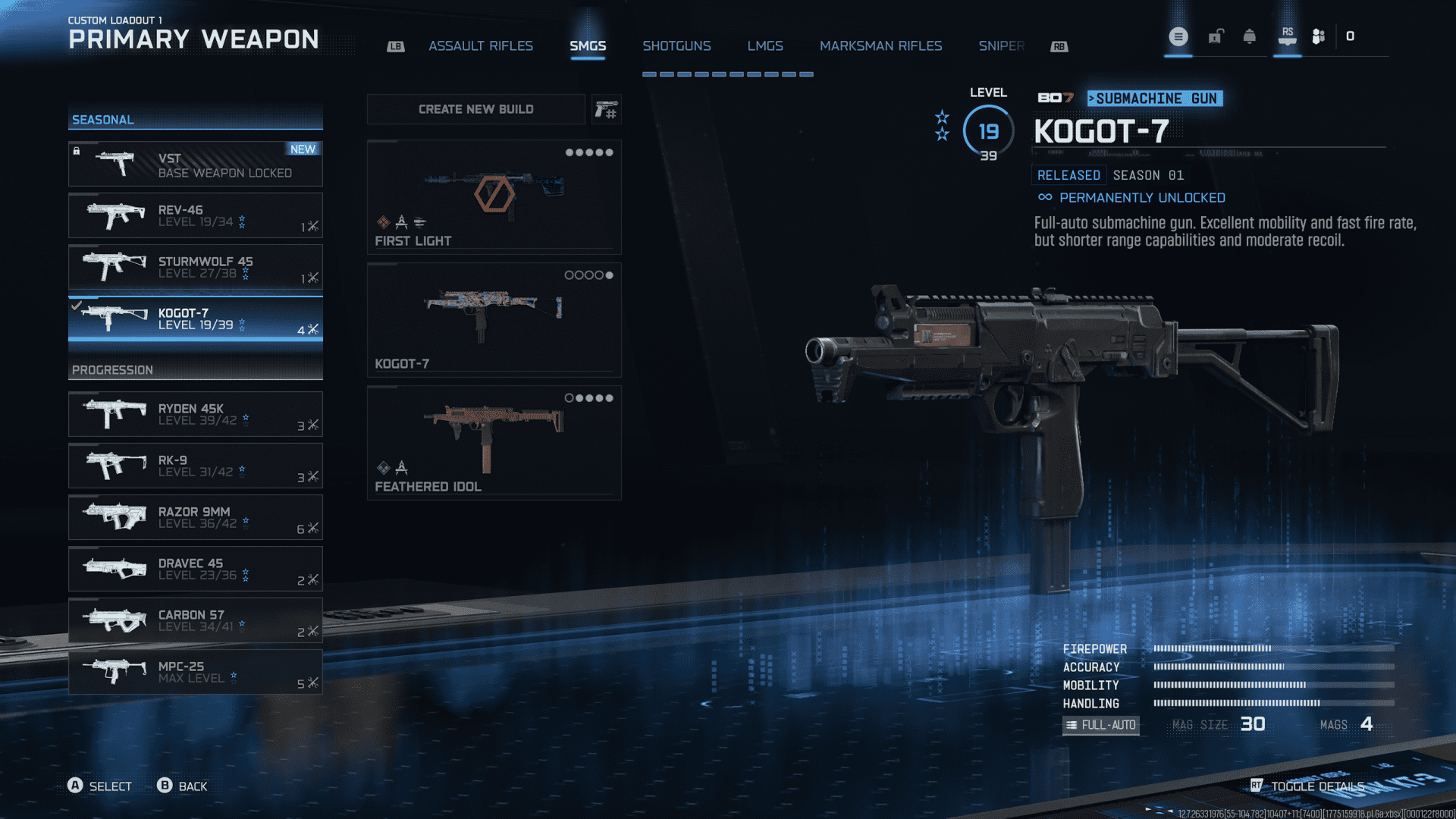Create a new build

pos(475,109)
